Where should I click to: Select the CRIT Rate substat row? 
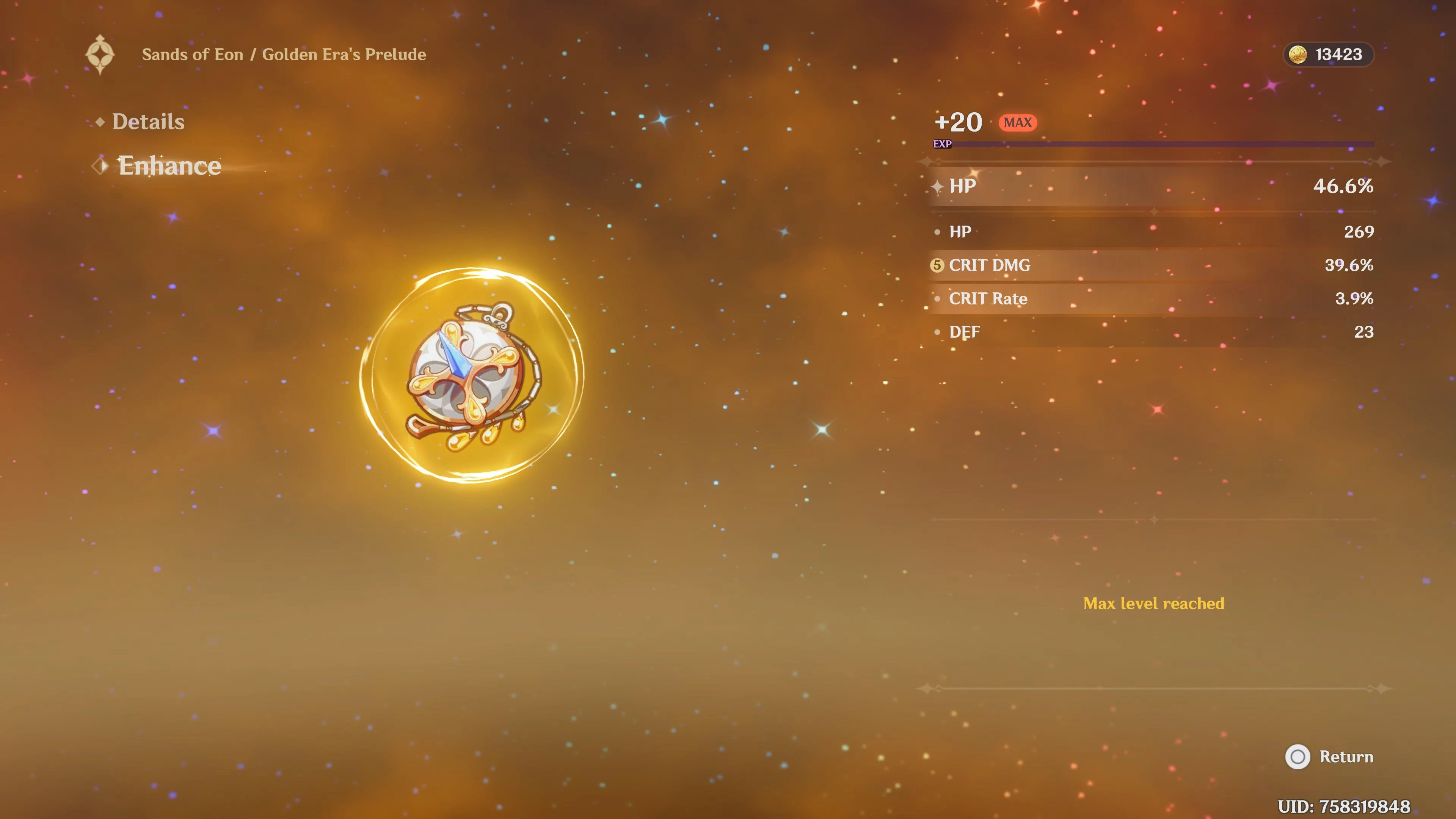tap(1153, 298)
